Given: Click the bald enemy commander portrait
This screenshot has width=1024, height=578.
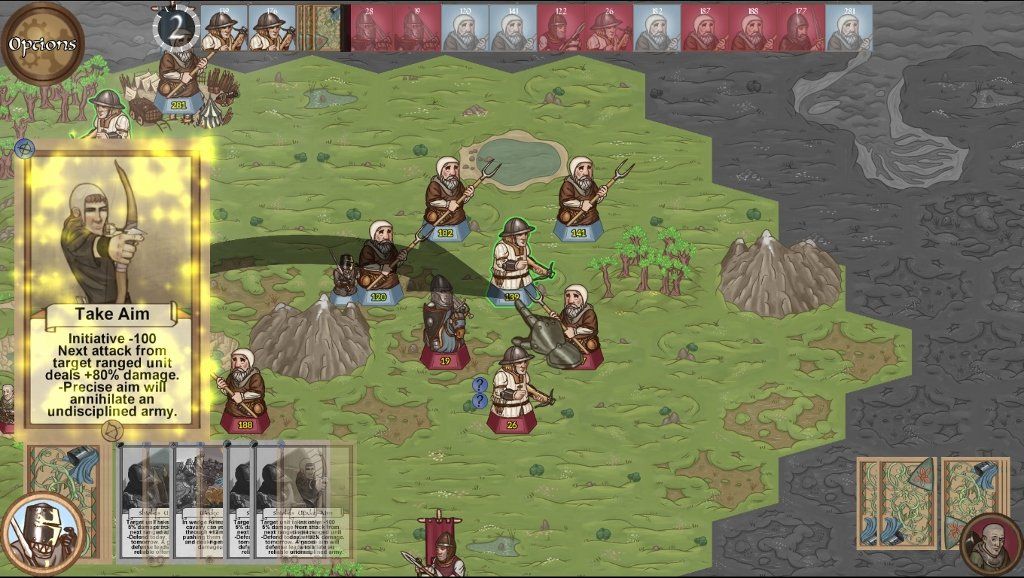Looking at the screenshot, I should tap(990, 542).
